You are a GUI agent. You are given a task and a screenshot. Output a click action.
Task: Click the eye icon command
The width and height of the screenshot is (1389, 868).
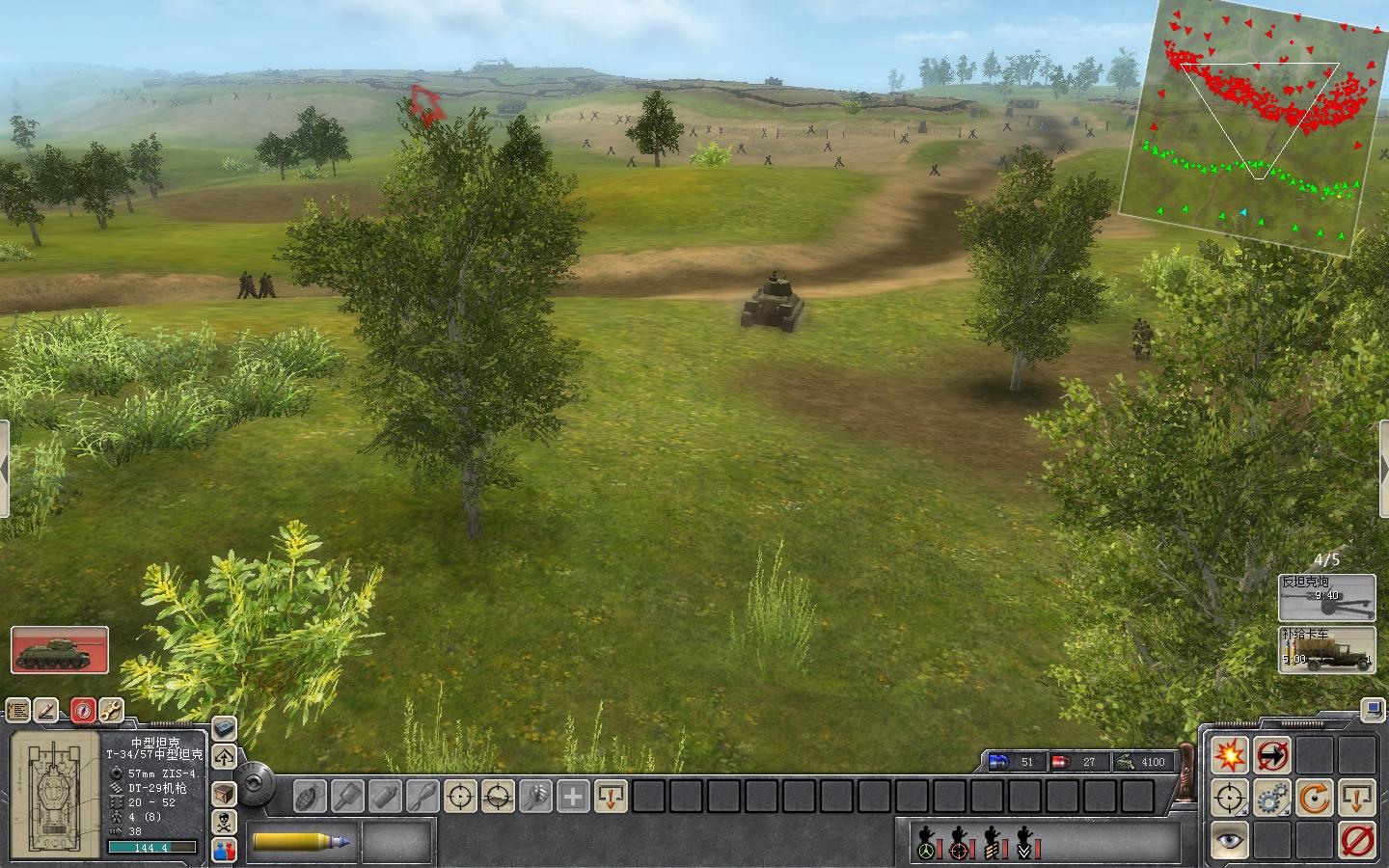(x=1230, y=840)
